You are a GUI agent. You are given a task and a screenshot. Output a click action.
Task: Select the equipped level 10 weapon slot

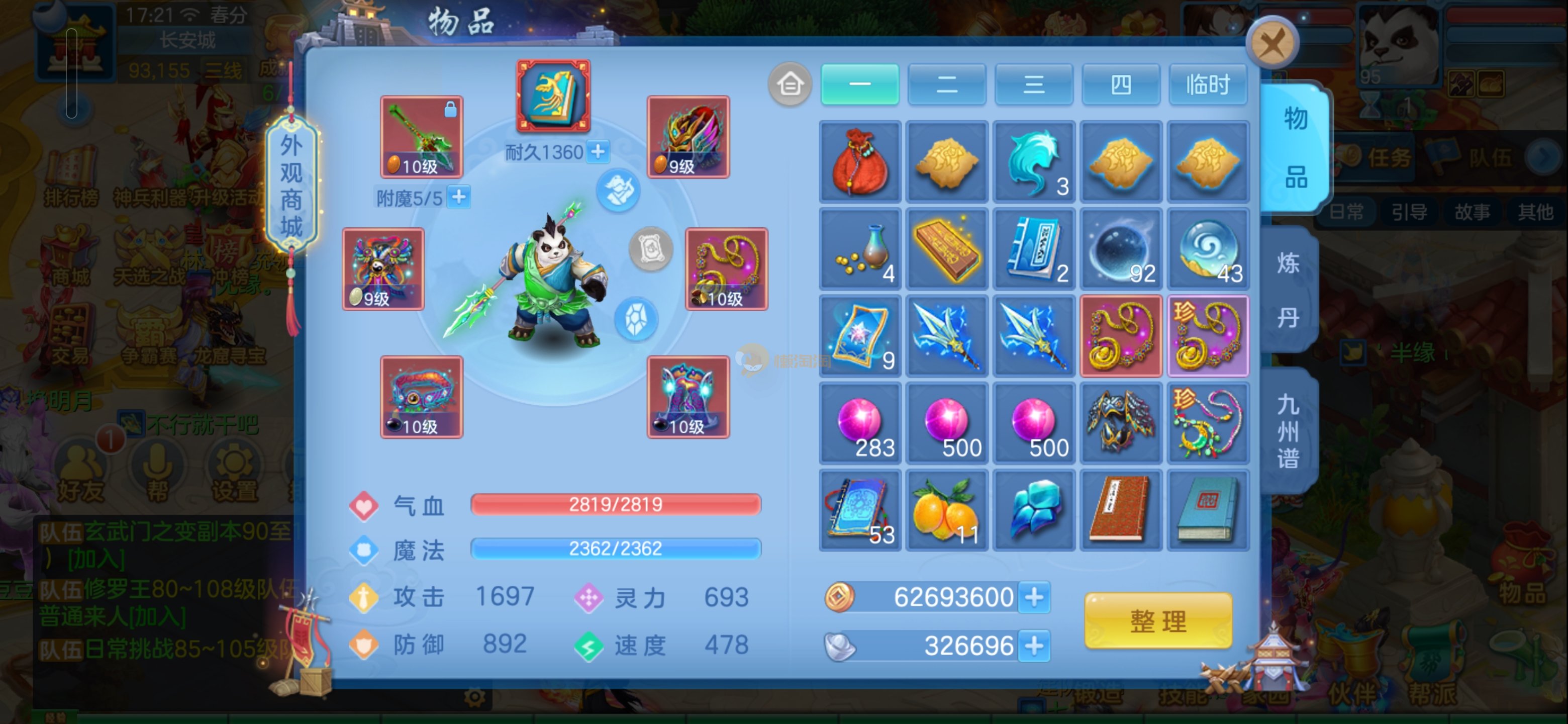(421, 136)
